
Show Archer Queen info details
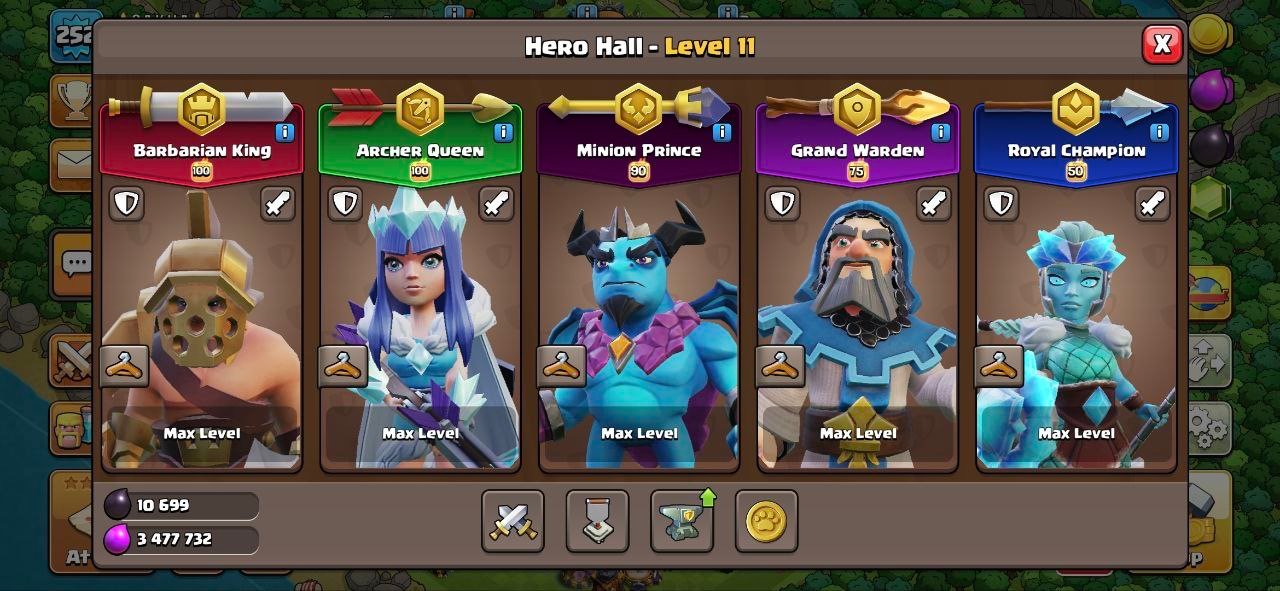pos(503,132)
